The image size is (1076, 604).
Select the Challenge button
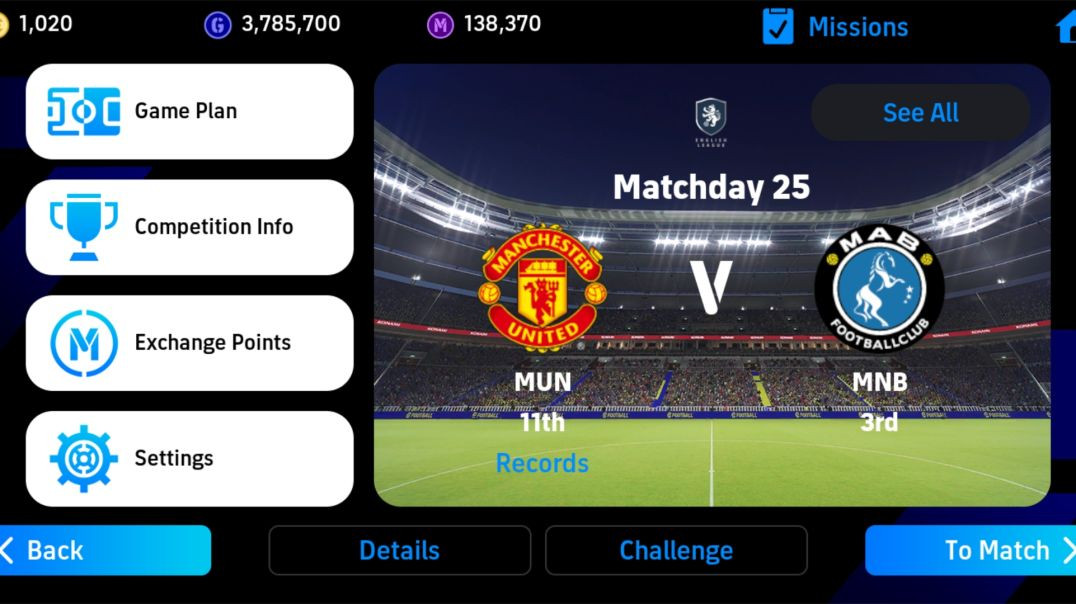tap(676, 550)
